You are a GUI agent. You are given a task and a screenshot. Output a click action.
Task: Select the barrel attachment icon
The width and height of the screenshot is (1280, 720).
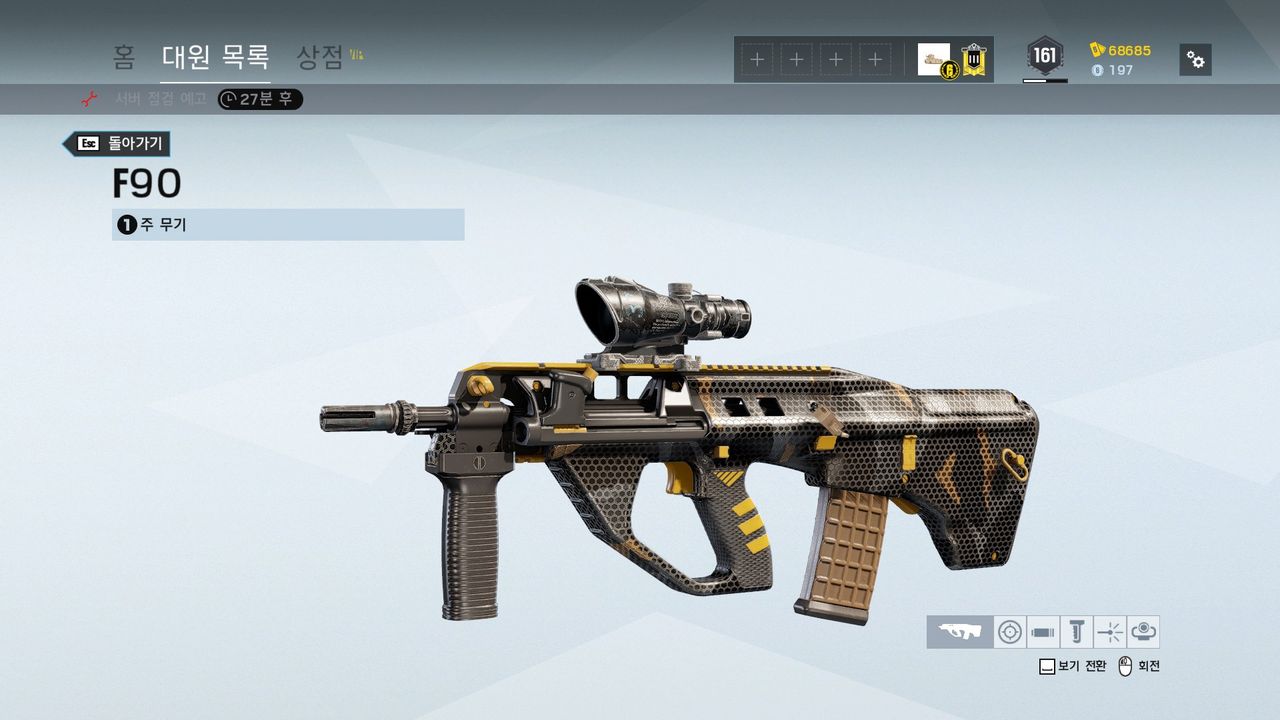pyautogui.click(x=1043, y=632)
